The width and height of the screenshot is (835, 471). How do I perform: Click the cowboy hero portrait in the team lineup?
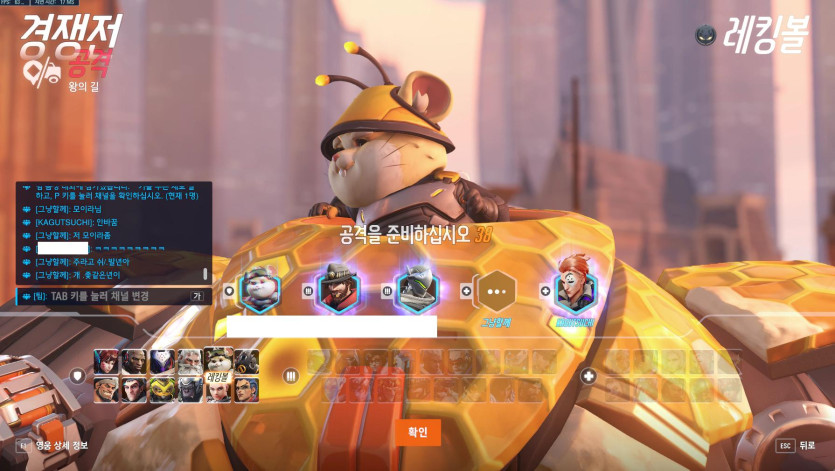click(x=337, y=290)
